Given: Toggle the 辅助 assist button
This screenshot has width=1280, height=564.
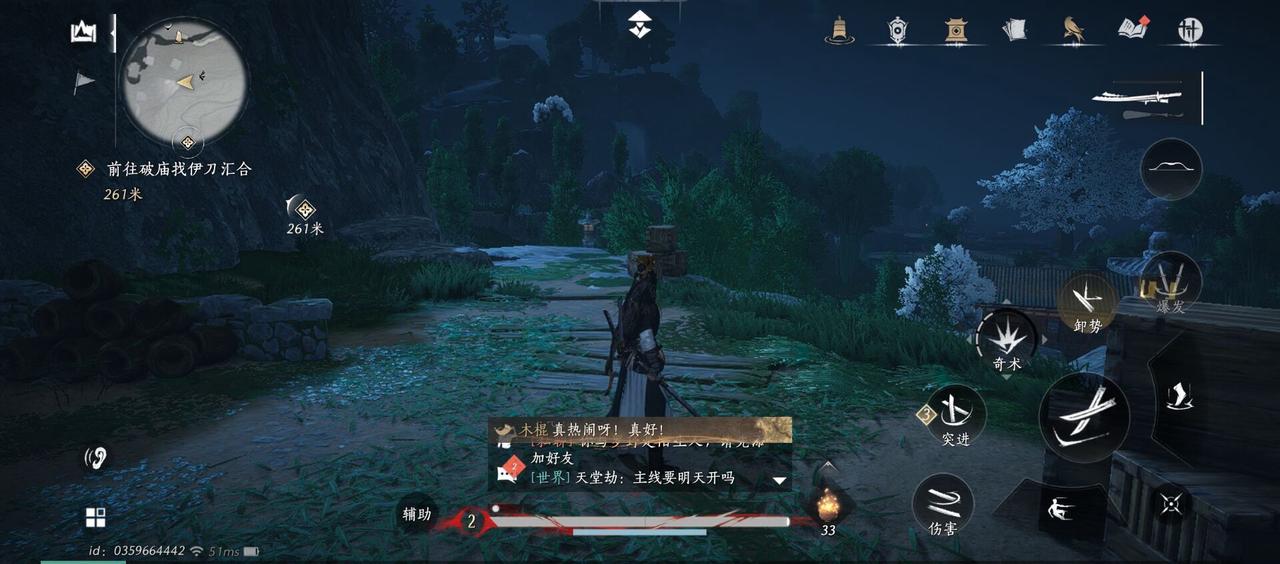Looking at the screenshot, I should tap(417, 514).
